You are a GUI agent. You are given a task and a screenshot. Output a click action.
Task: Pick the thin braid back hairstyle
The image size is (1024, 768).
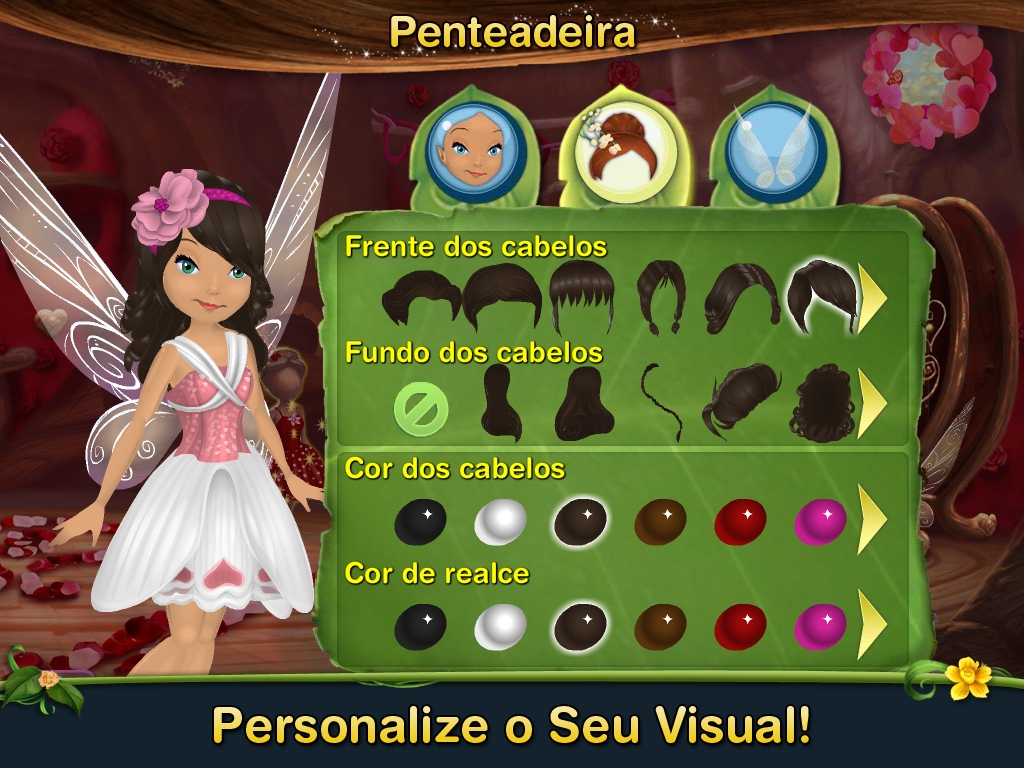click(661, 403)
